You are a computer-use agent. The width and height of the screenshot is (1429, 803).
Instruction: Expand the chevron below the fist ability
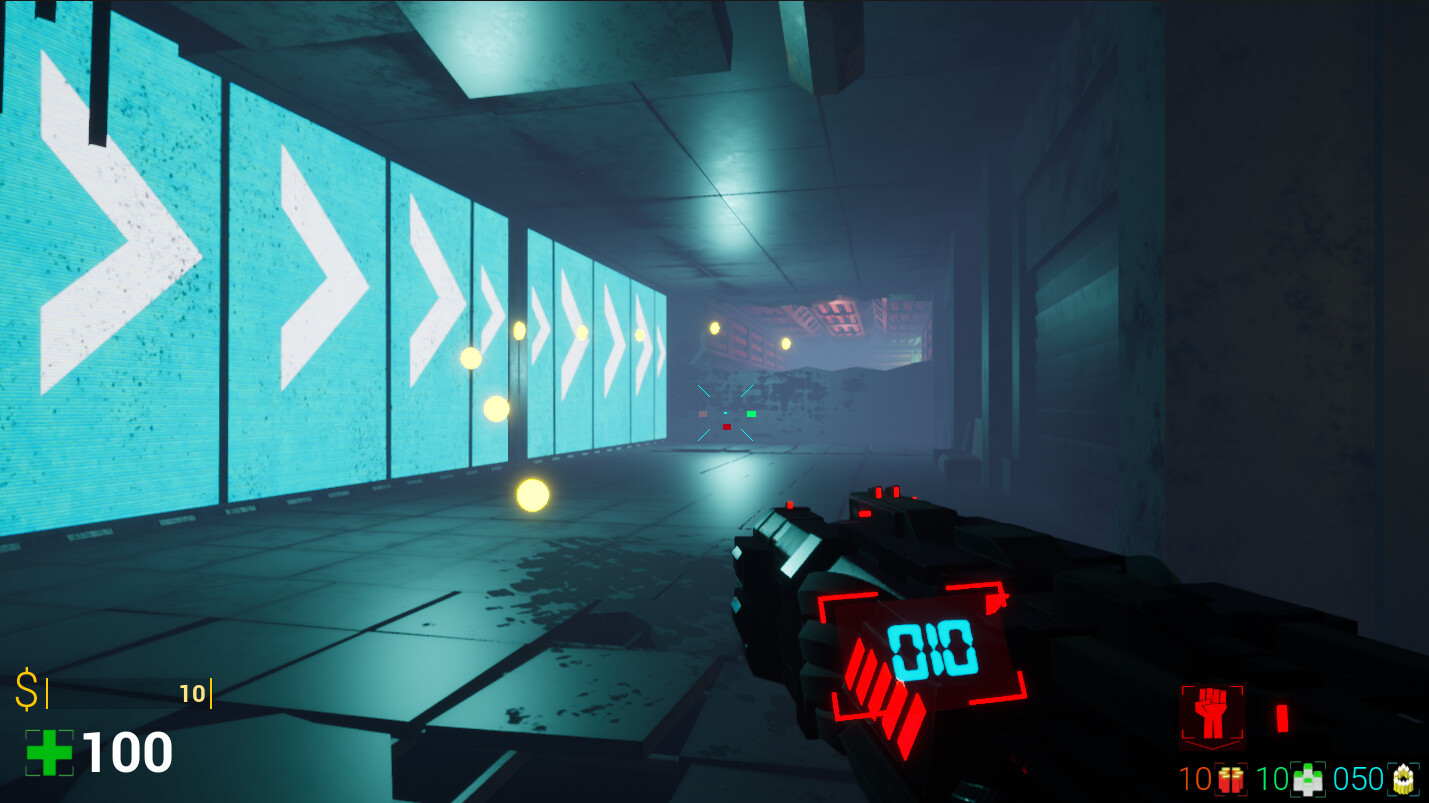[x=1211, y=746]
